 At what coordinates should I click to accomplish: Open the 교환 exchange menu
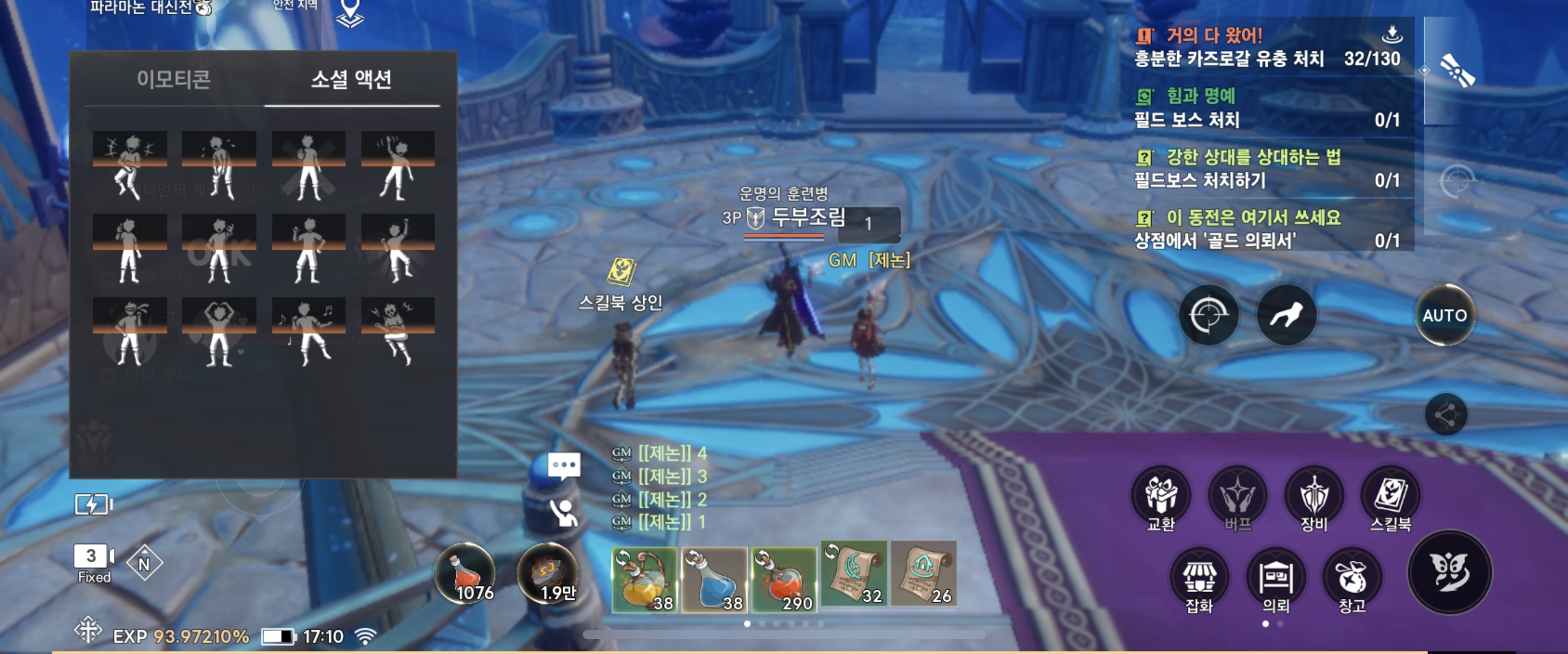(1161, 498)
